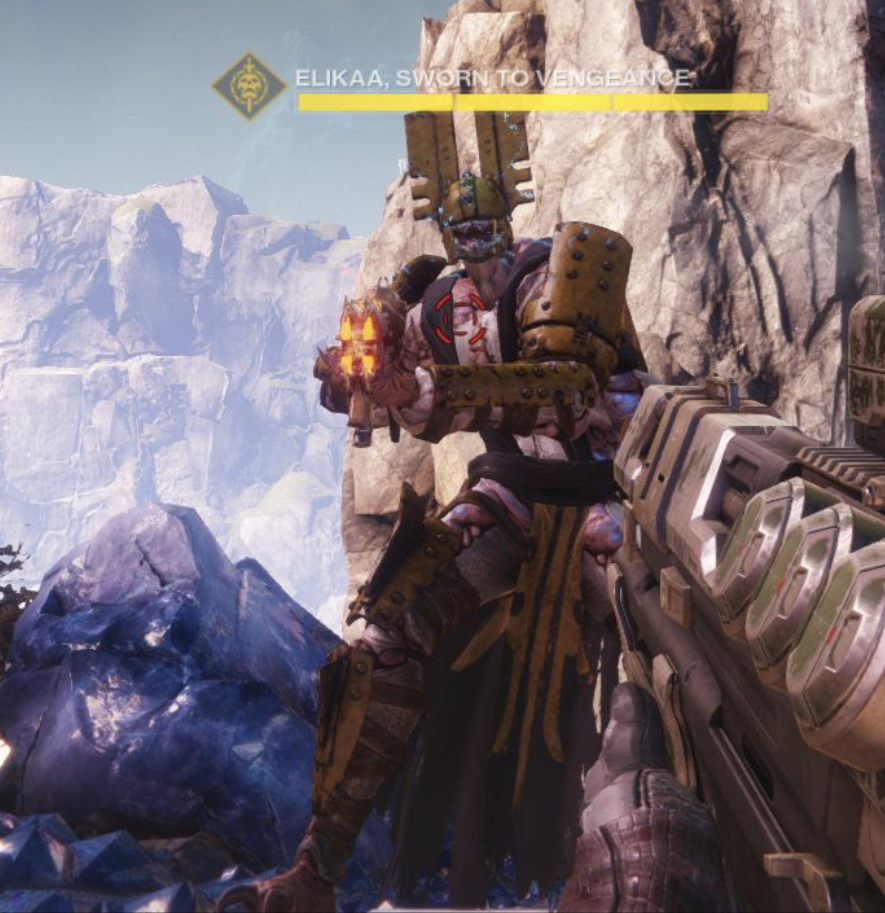Image resolution: width=885 pixels, height=913 pixels.
Task: Click the diamond boss emblem beside Elikaa's name
Action: 249,87
